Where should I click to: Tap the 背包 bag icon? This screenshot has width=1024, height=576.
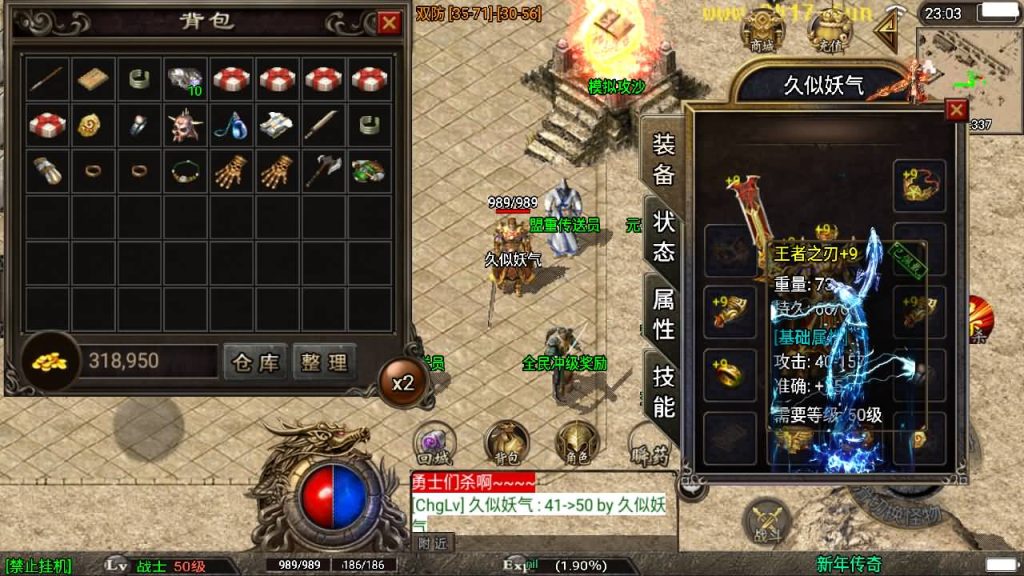507,443
